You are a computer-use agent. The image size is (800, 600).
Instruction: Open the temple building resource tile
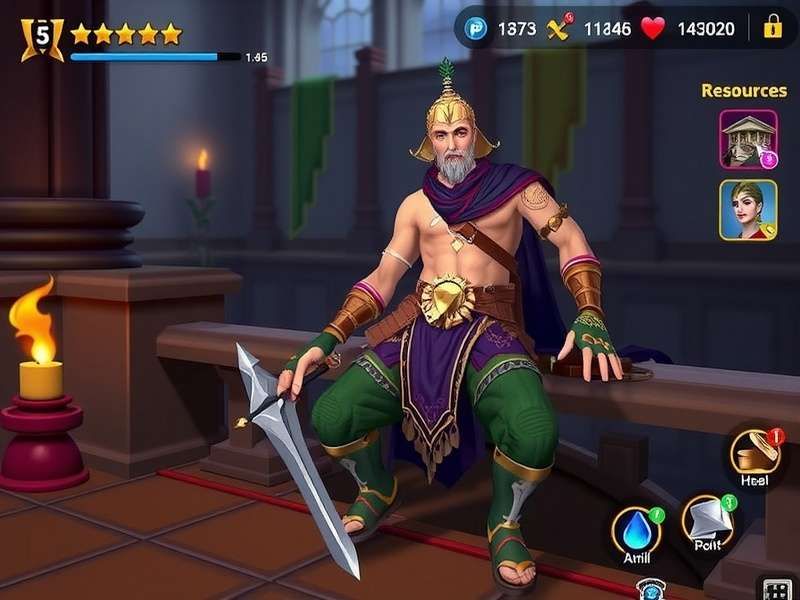[748, 139]
